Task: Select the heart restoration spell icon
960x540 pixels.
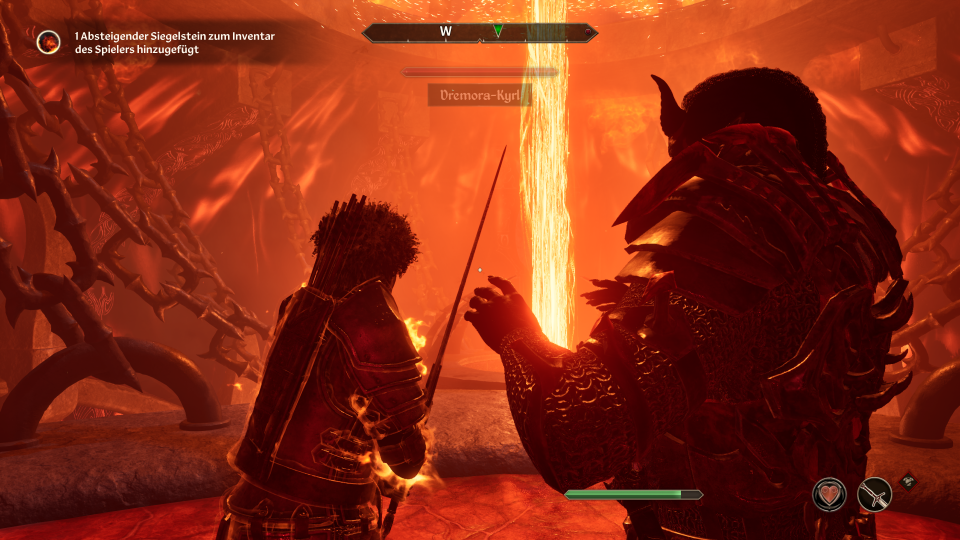Action: click(x=829, y=494)
